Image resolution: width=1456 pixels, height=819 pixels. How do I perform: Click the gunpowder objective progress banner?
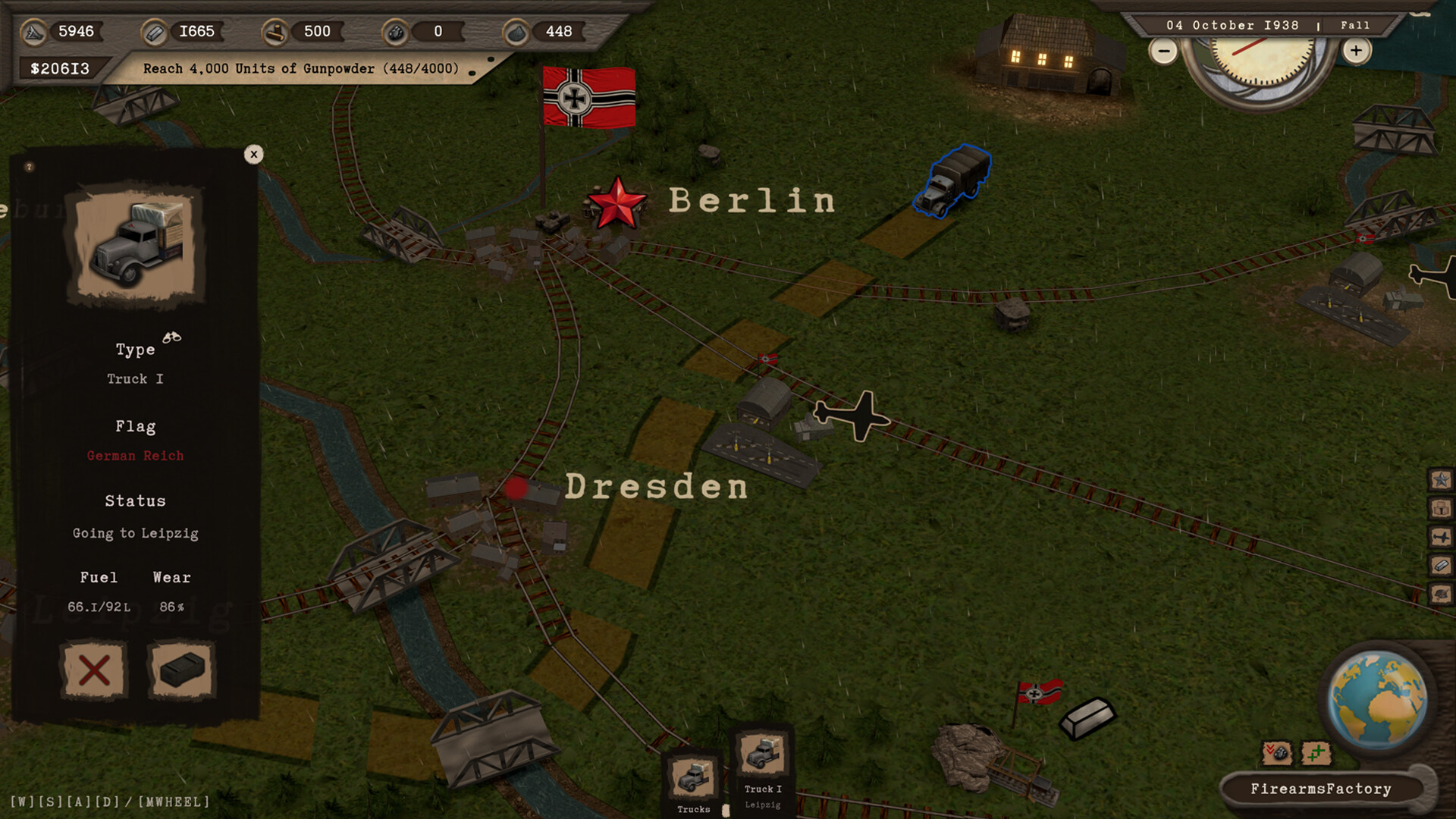(x=301, y=68)
